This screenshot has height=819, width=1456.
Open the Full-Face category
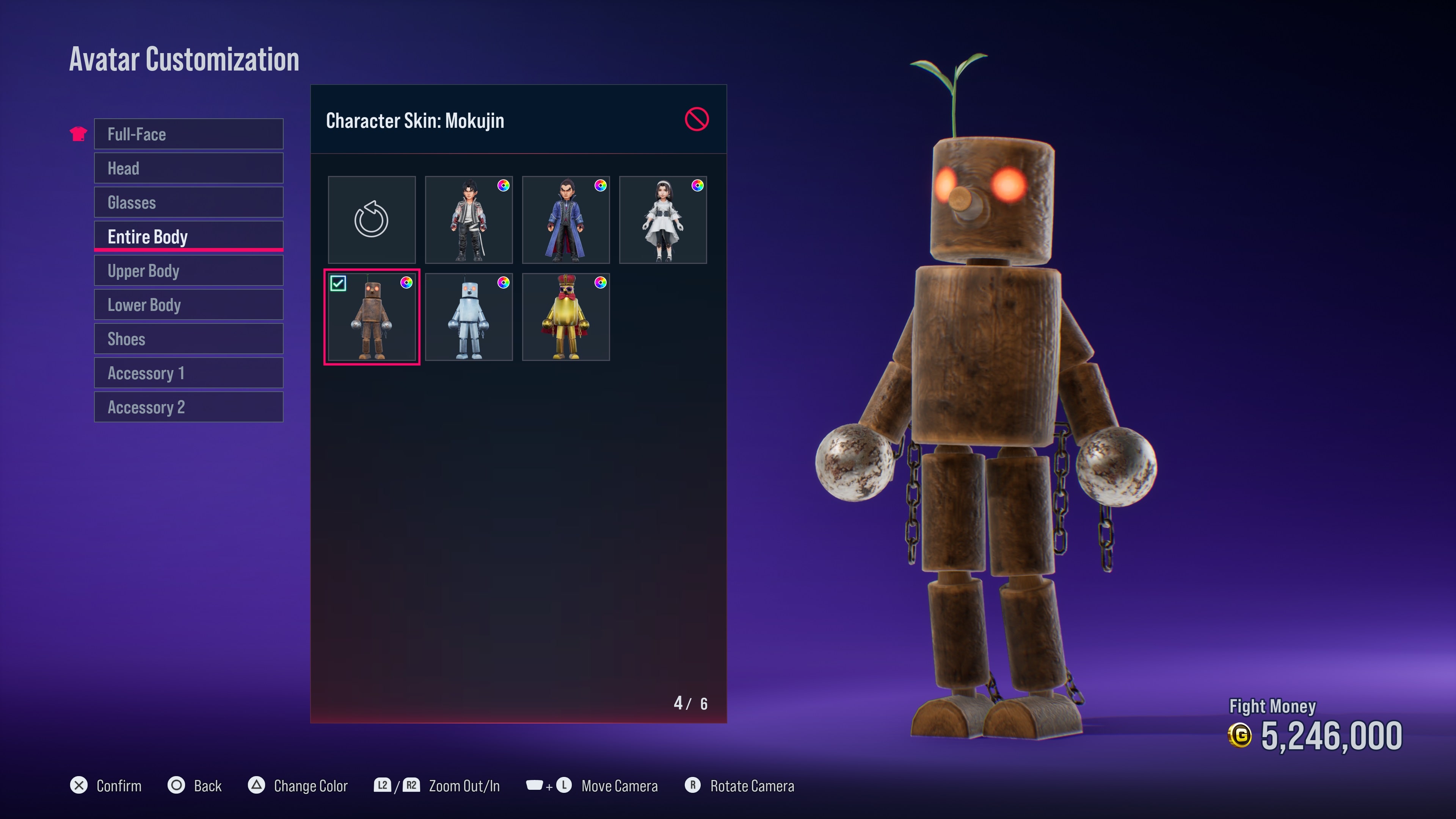coord(188,134)
